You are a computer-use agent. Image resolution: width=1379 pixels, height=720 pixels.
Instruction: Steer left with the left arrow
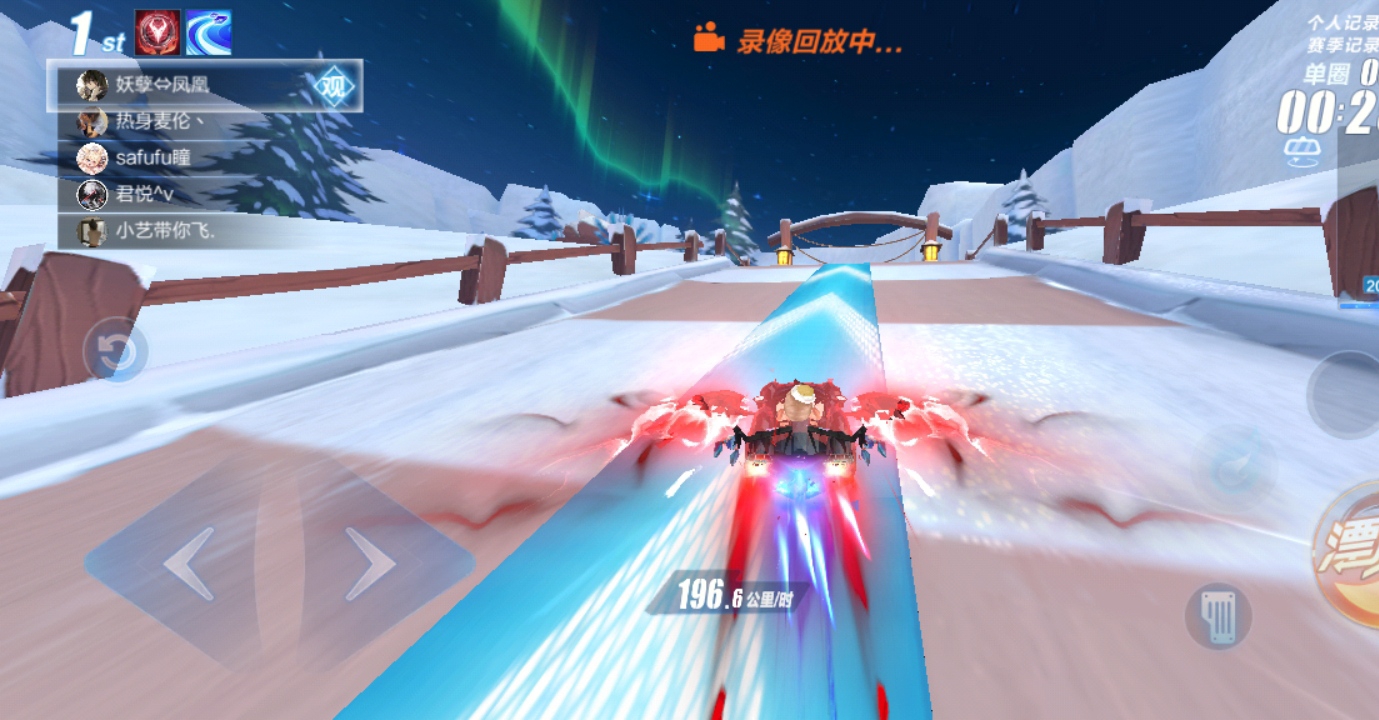tap(190, 564)
